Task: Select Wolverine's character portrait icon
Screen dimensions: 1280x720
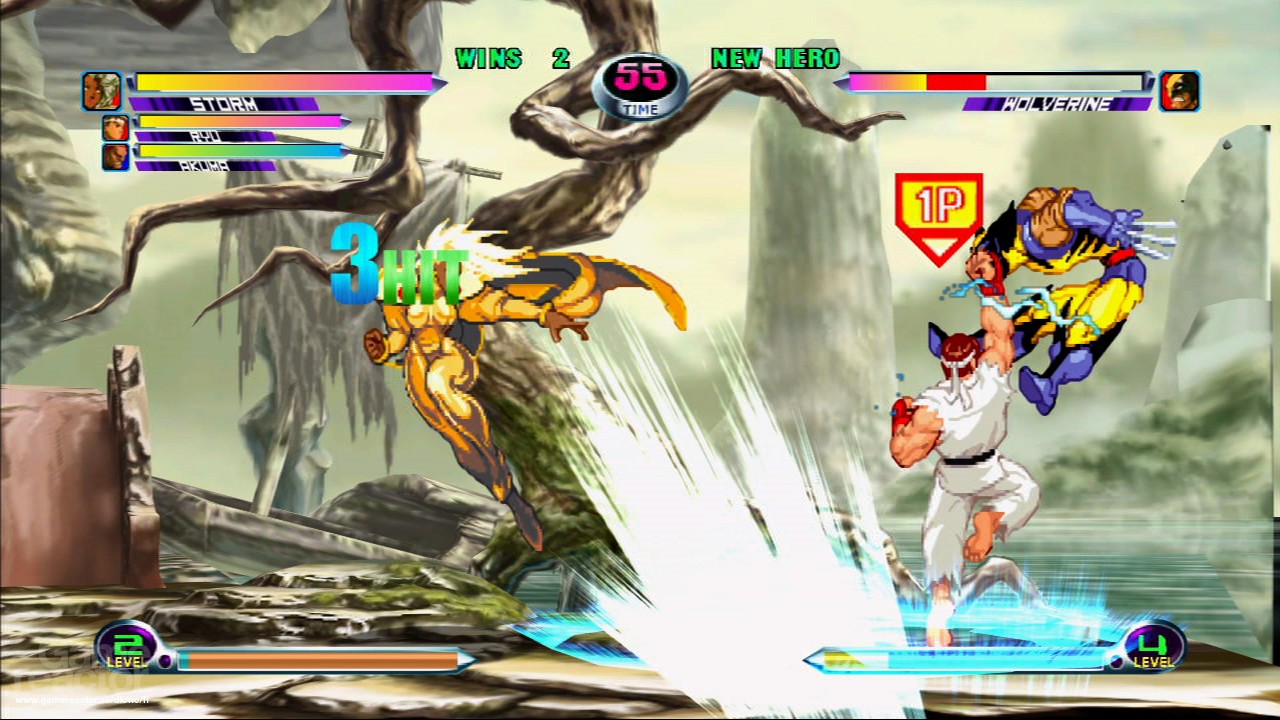Action: tap(1179, 90)
